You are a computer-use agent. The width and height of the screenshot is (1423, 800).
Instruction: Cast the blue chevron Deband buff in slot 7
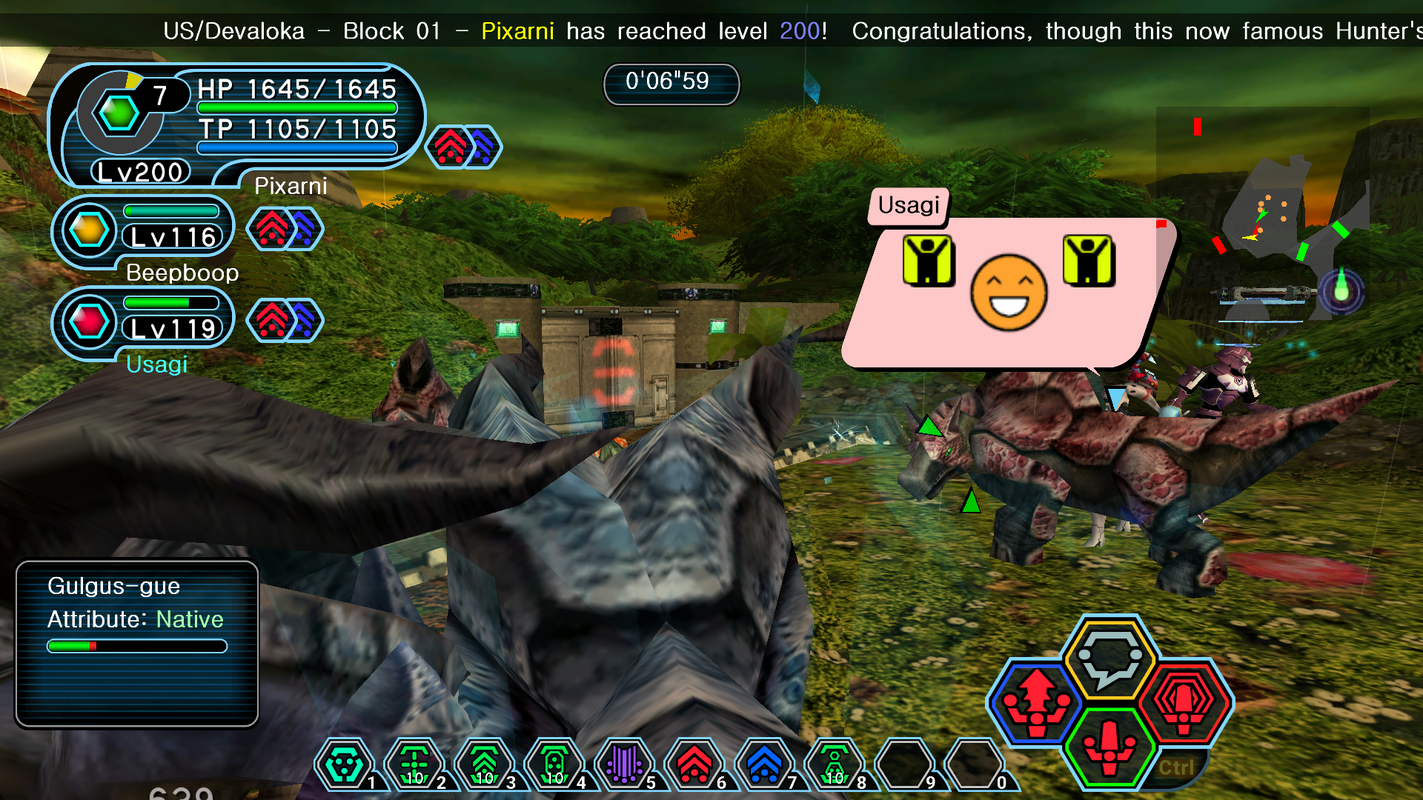pyautogui.click(x=764, y=765)
